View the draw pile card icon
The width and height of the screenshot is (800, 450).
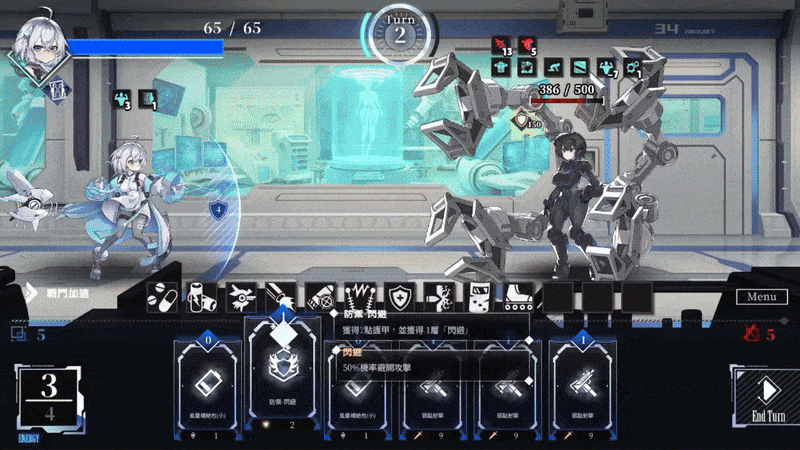(19, 334)
